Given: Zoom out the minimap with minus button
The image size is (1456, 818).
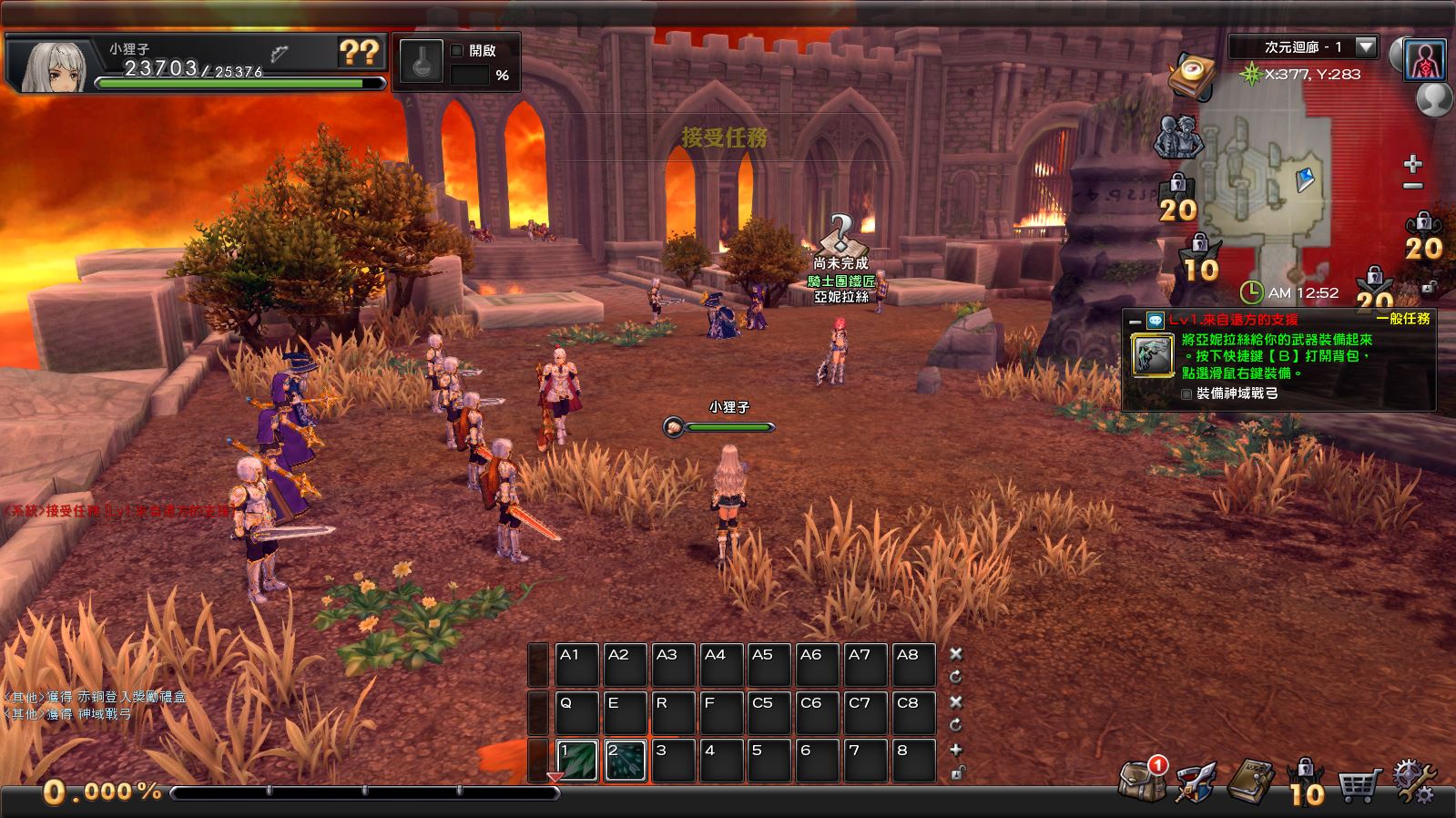Looking at the screenshot, I should (x=1412, y=186).
